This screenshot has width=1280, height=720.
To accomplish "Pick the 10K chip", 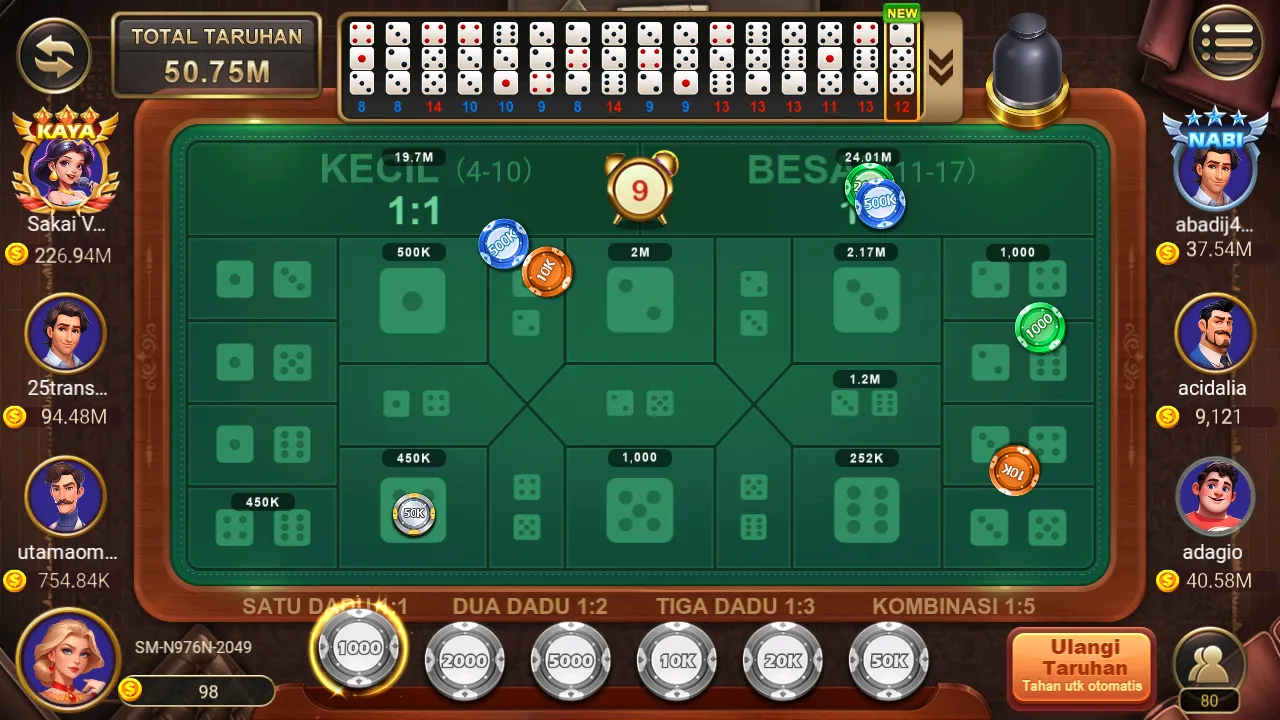I will coord(677,660).
